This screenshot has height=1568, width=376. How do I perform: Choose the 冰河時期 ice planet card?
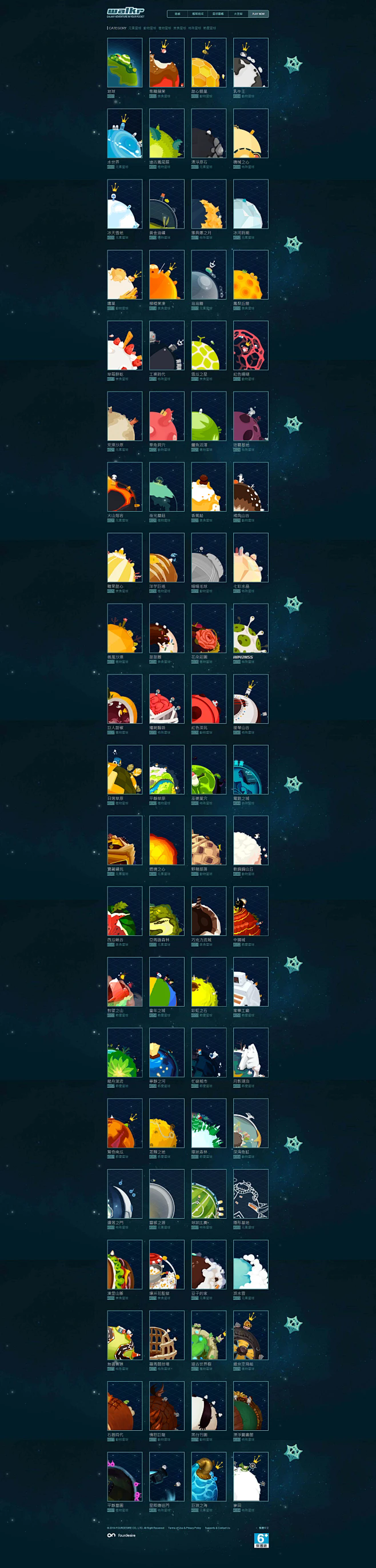(251, 205)
